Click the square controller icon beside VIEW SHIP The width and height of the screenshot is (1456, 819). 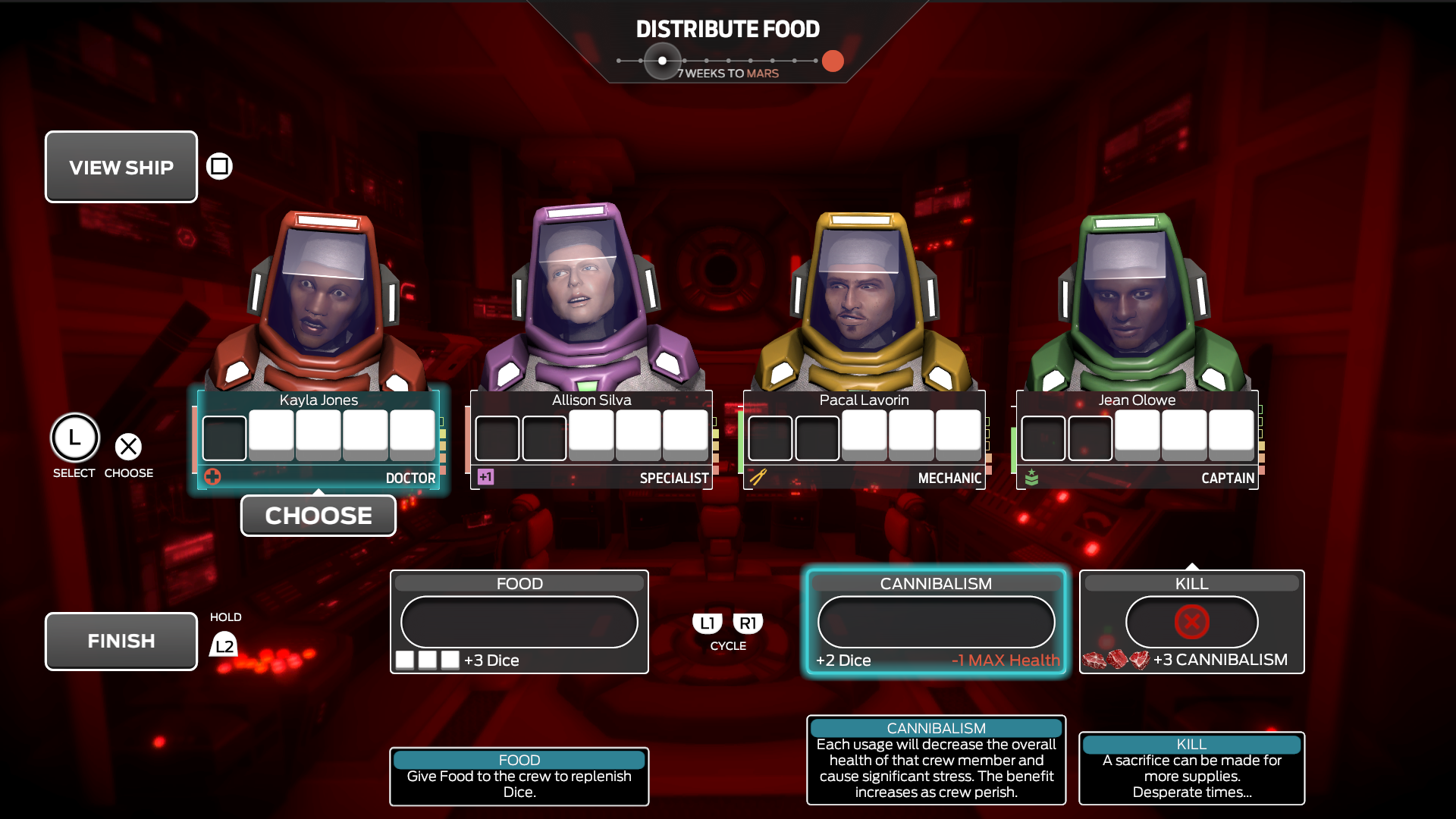pyautogui.click(x=218, y=166)
